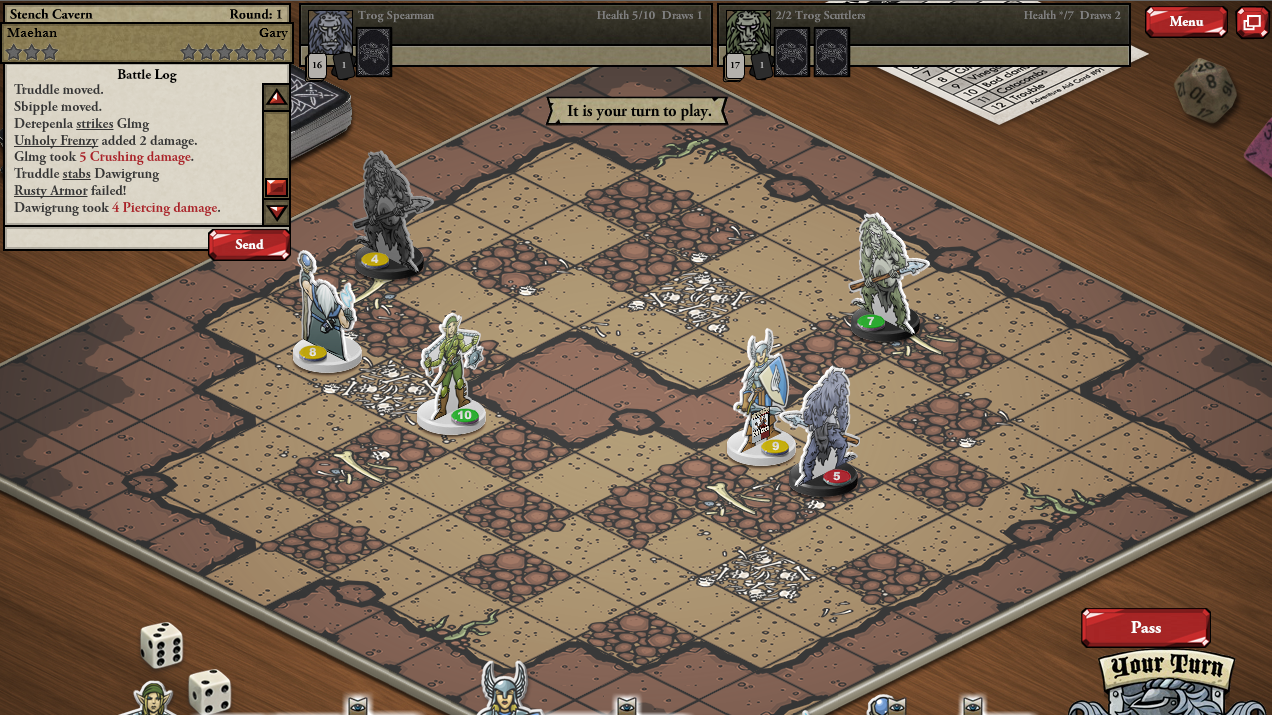1272x715 pixels.
Task: Show the Trog Spearman's 16-card draw pile
Action: [317, 66]
